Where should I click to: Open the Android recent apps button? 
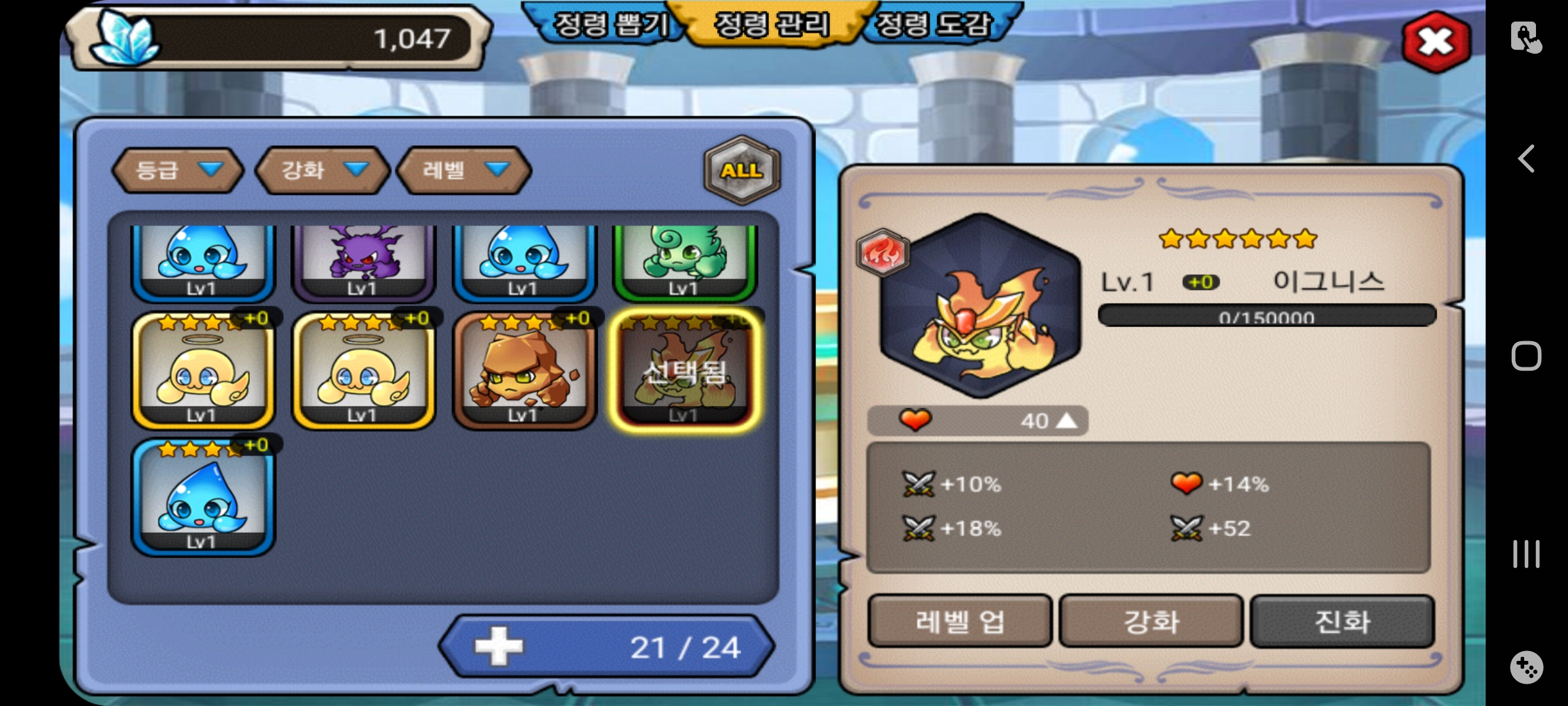[x=1526, y=554]
